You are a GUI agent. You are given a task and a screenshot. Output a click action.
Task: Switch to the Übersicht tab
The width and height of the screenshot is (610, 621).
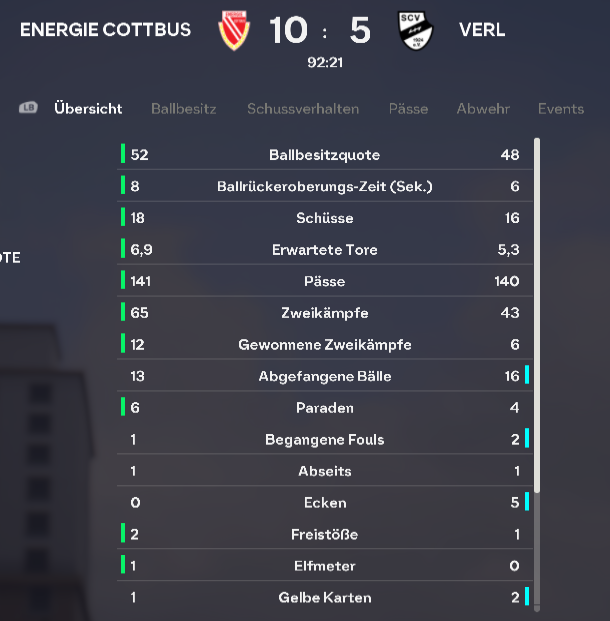pos(88,109)
